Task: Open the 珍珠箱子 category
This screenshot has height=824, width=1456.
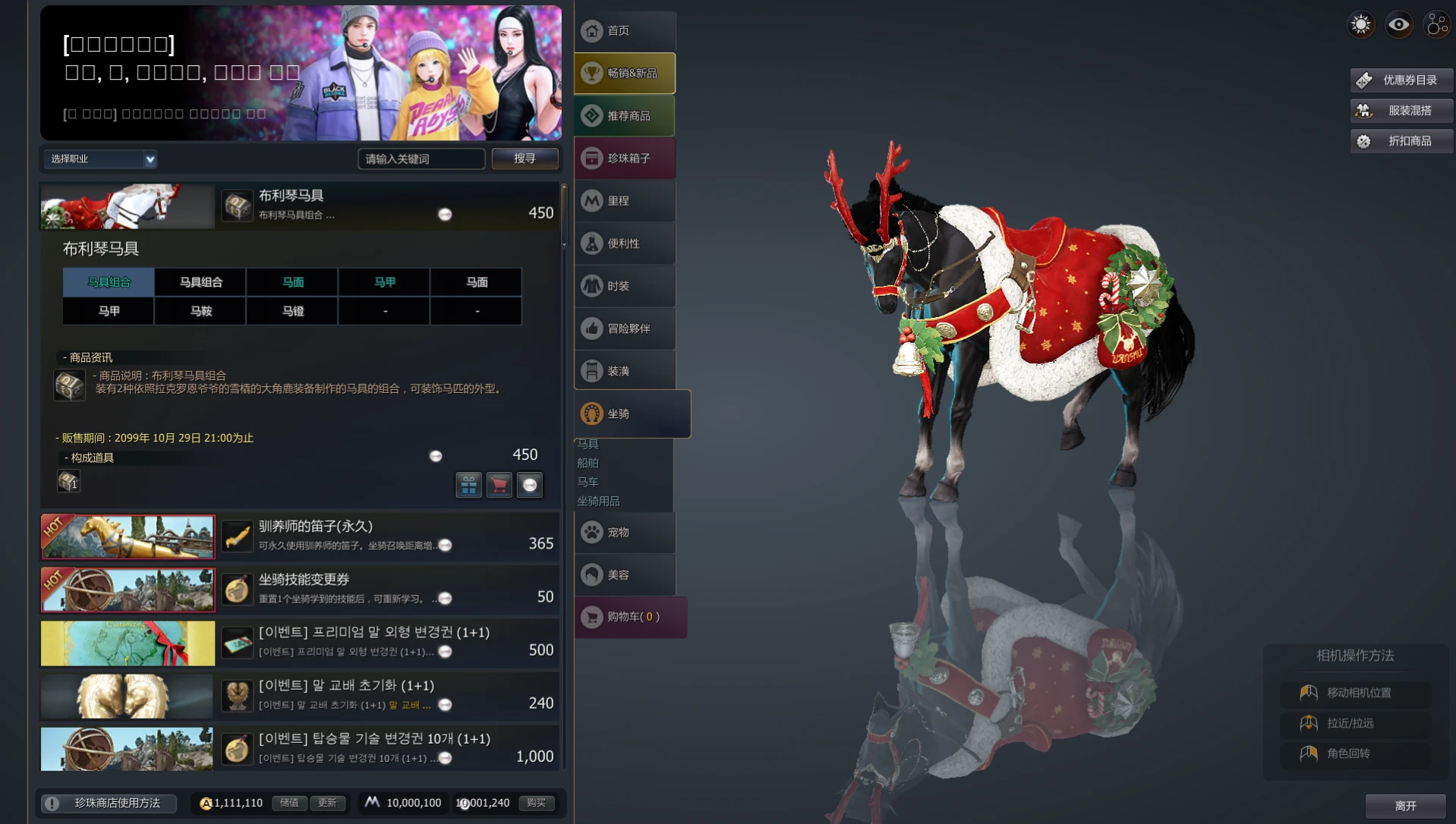Action: click(625, 159)
